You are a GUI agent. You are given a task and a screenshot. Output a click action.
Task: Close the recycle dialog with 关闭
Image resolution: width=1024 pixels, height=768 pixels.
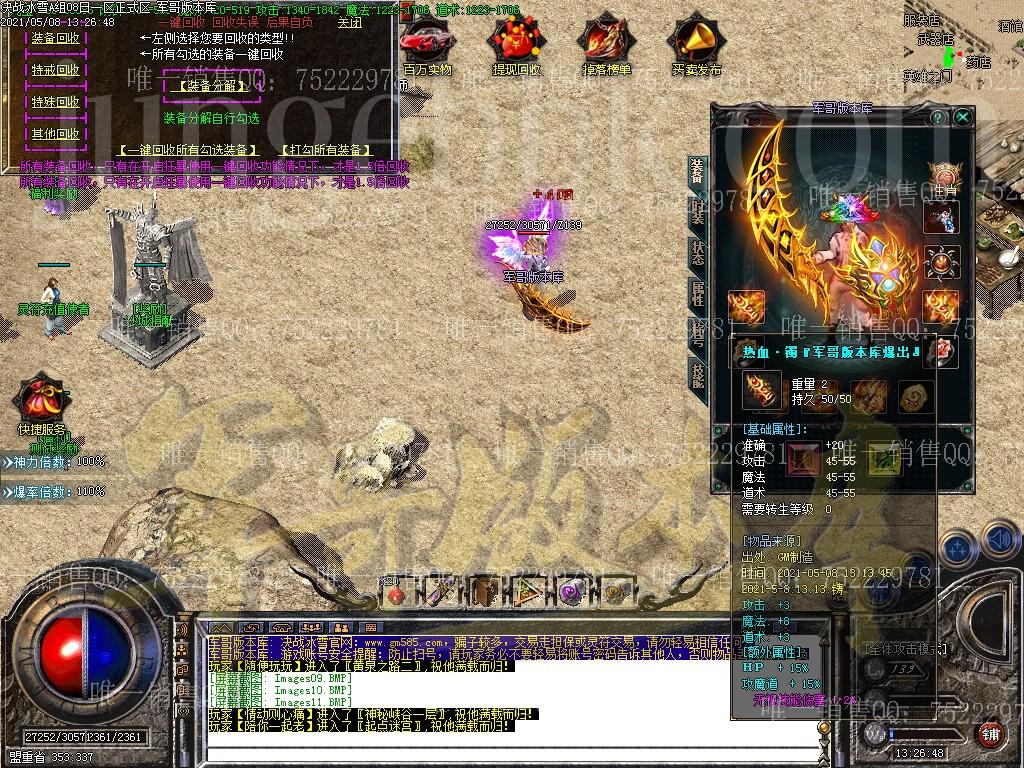pyautogui.click(x=350, y=22)
